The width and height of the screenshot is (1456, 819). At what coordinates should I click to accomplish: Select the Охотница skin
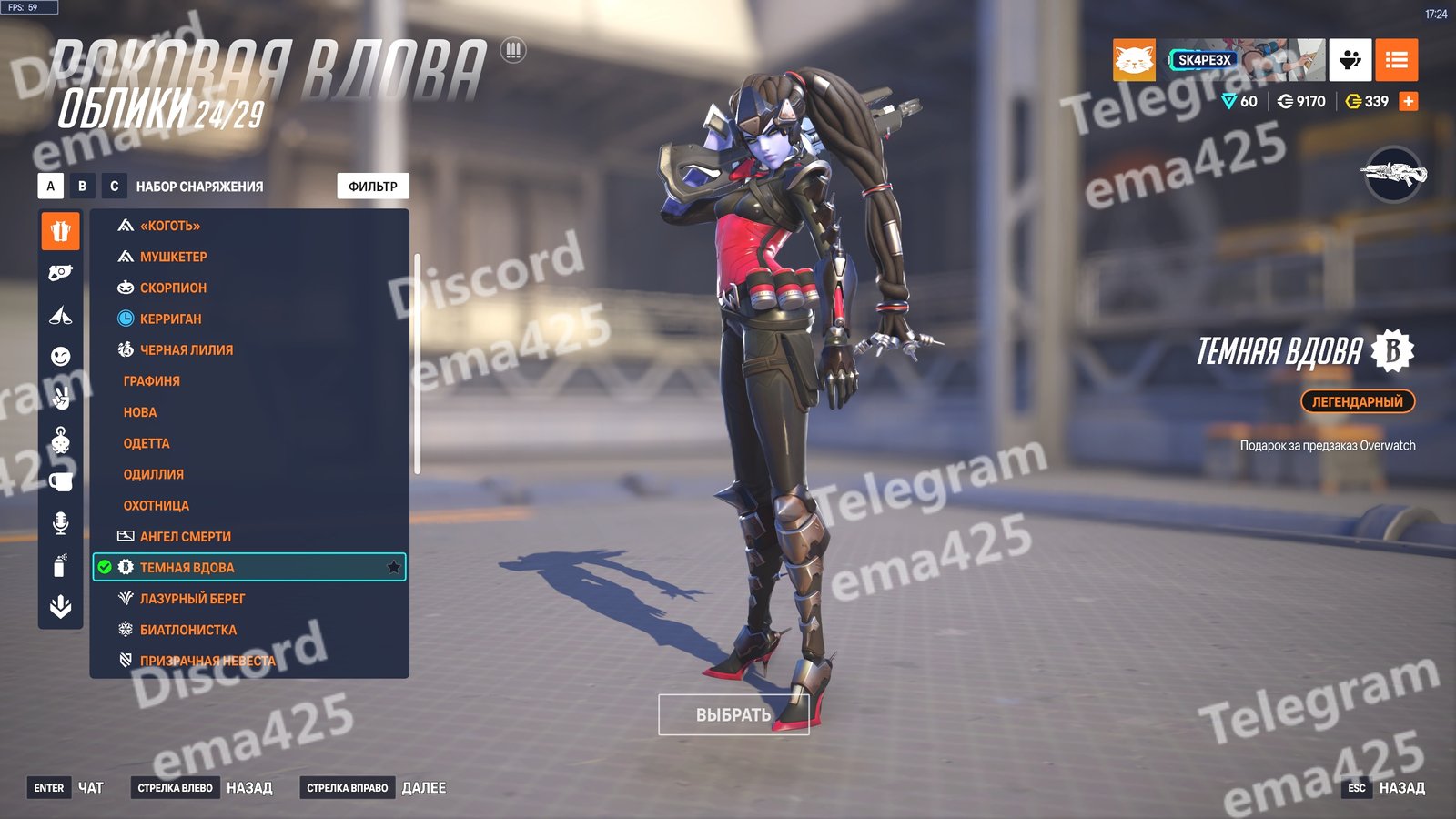[x=157, y=505]
